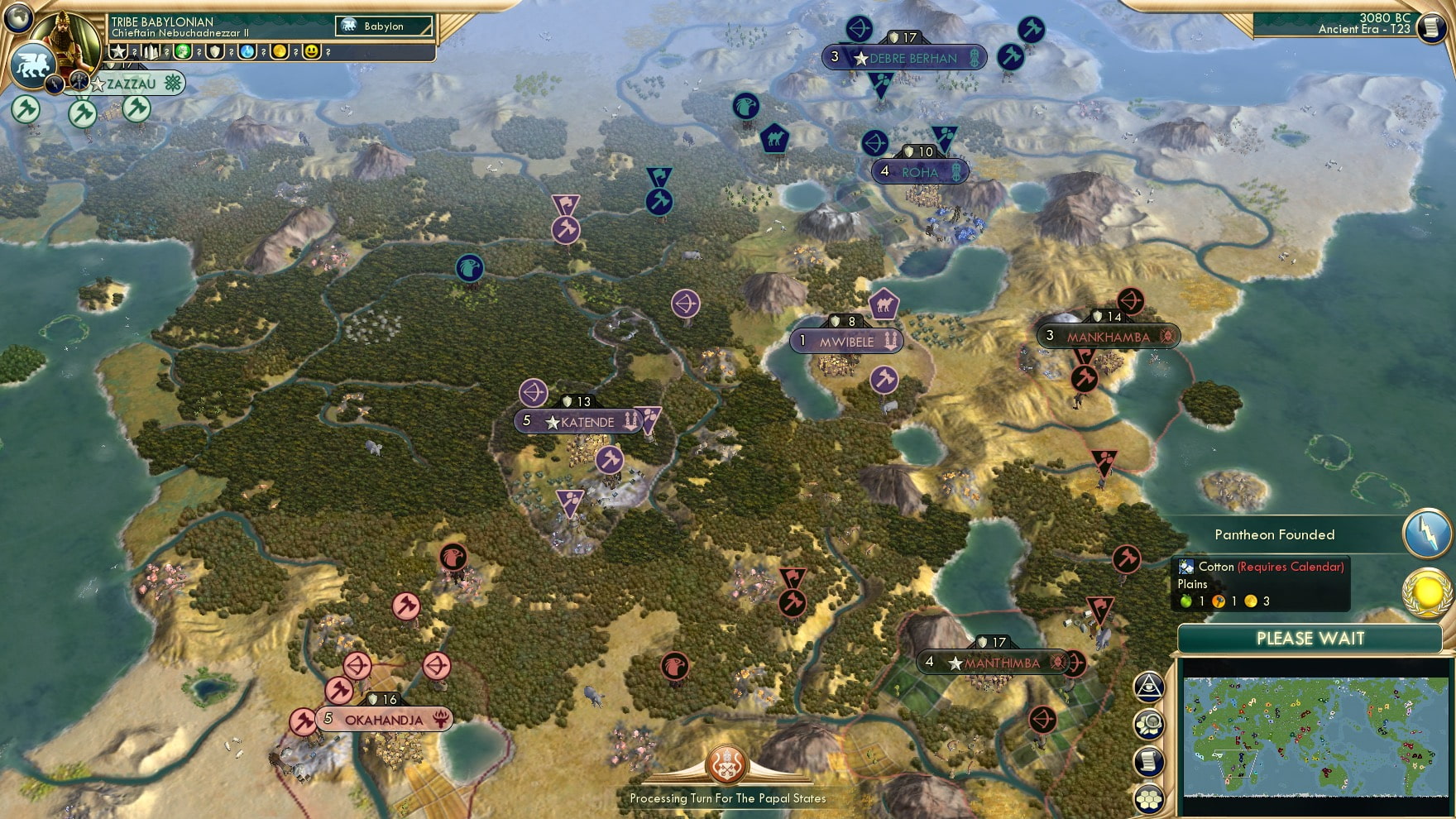Open the Pantheon Founded lightning notification

click(1427, 534)
